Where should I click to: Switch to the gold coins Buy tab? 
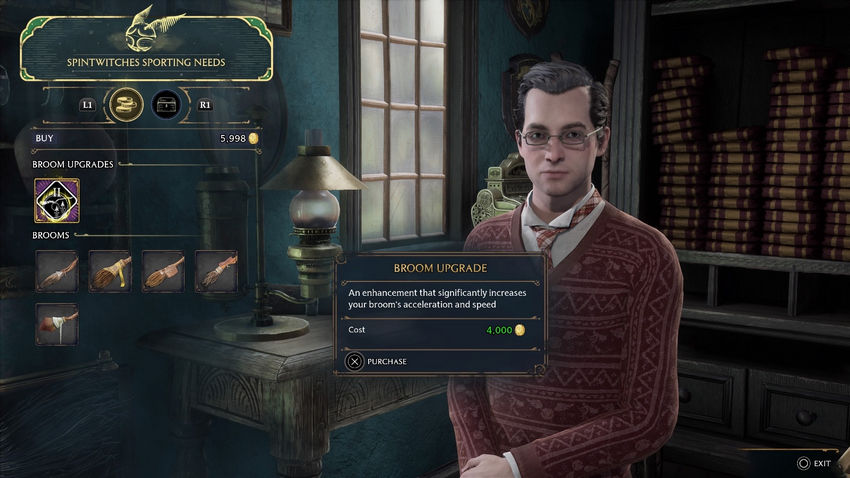pos(126,103)
